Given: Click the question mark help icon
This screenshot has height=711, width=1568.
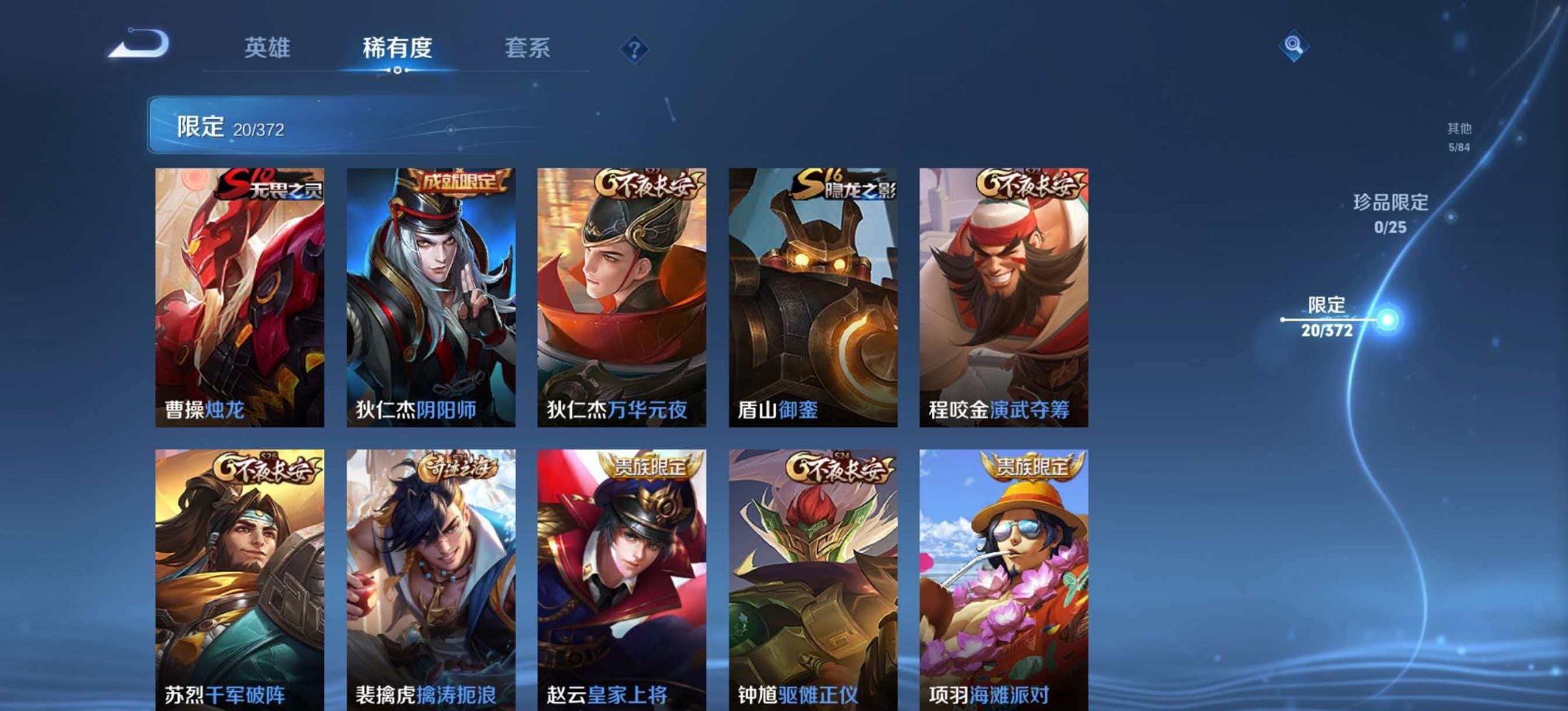Looking at the screenshot, I should point(635,48).
